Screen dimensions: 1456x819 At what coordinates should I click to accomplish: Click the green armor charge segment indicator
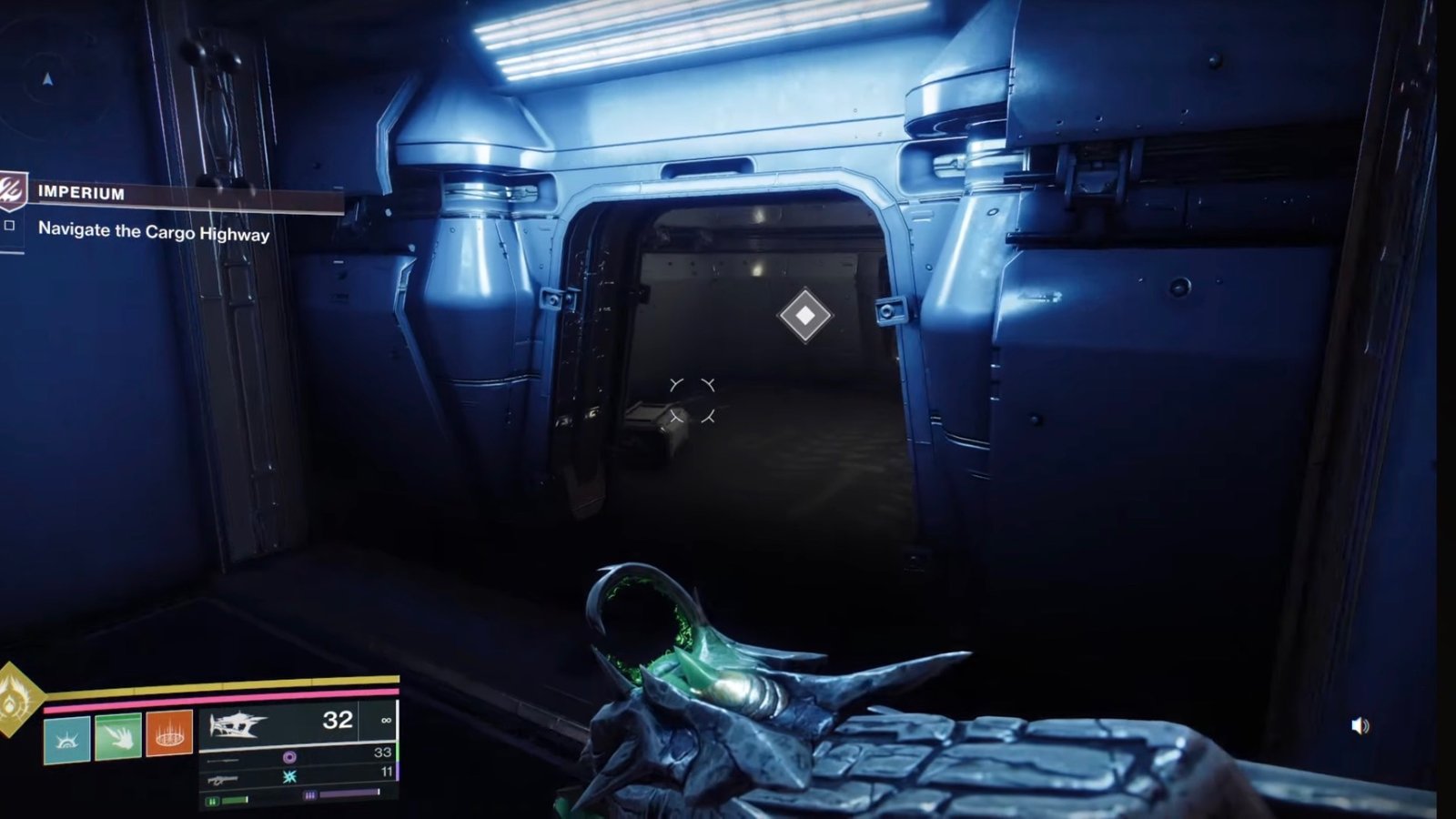tap(212, 801)
